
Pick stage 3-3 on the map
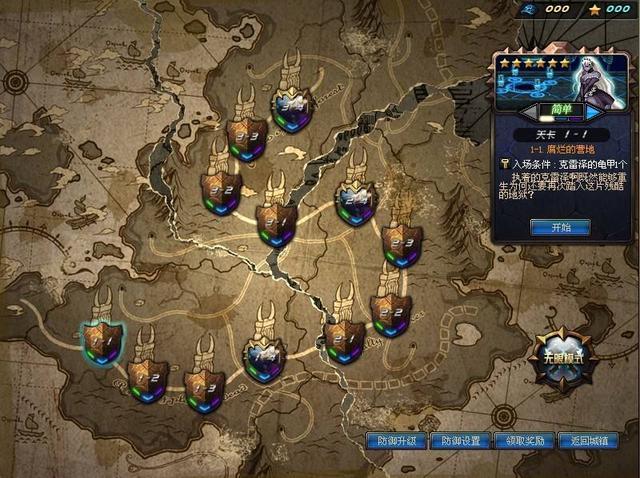tap(246, 138)
